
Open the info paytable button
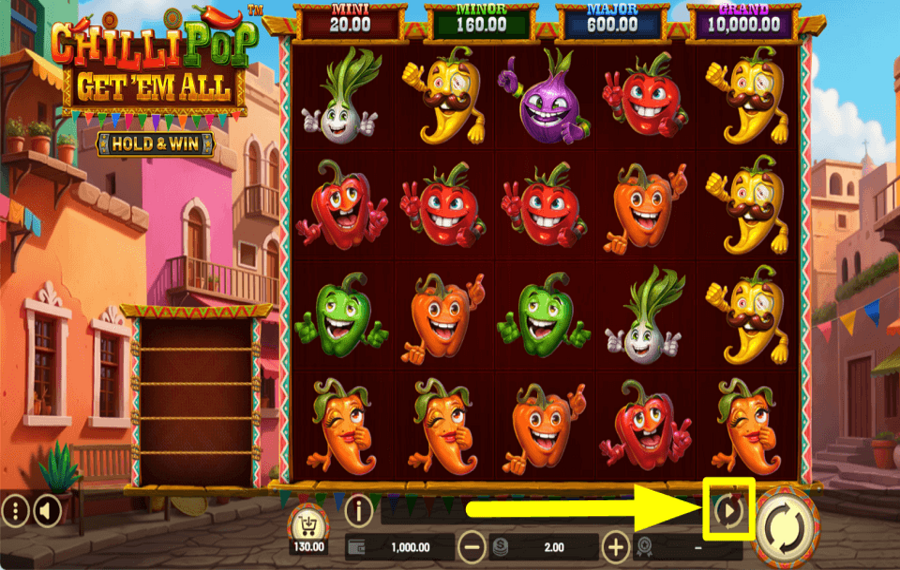click(x=358, y=511)
